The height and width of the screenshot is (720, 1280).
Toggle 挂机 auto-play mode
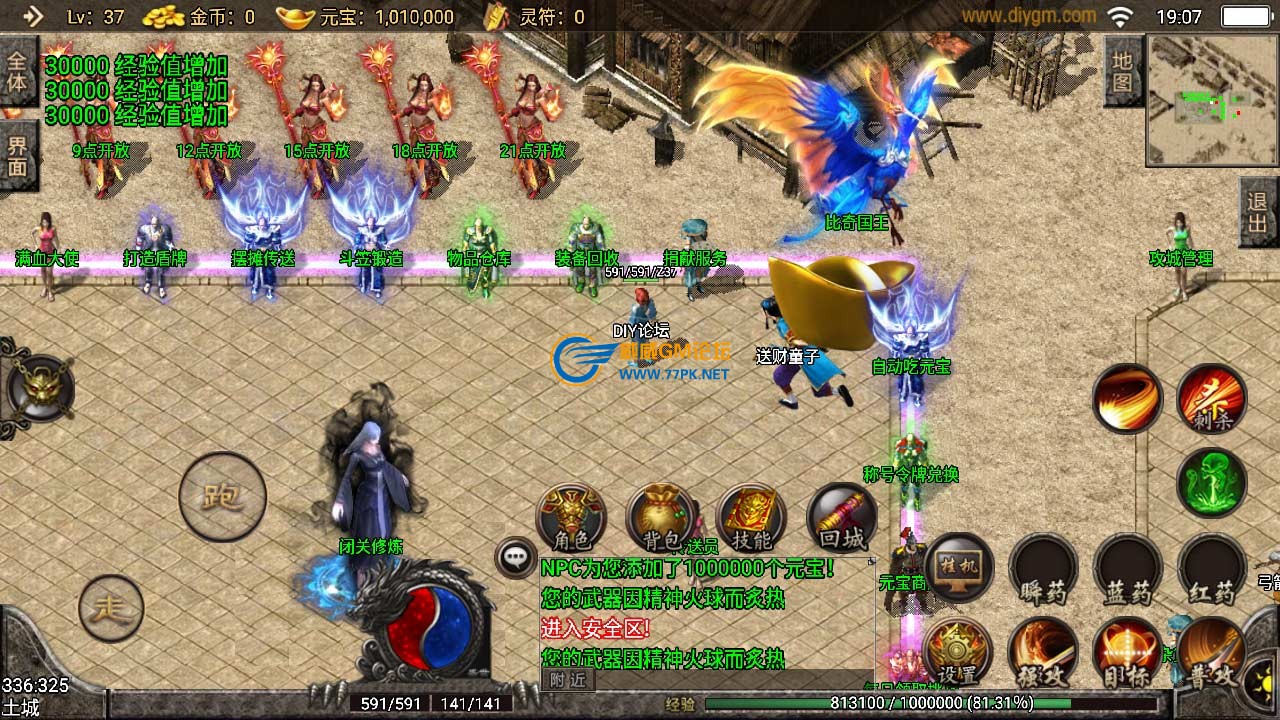959,567
